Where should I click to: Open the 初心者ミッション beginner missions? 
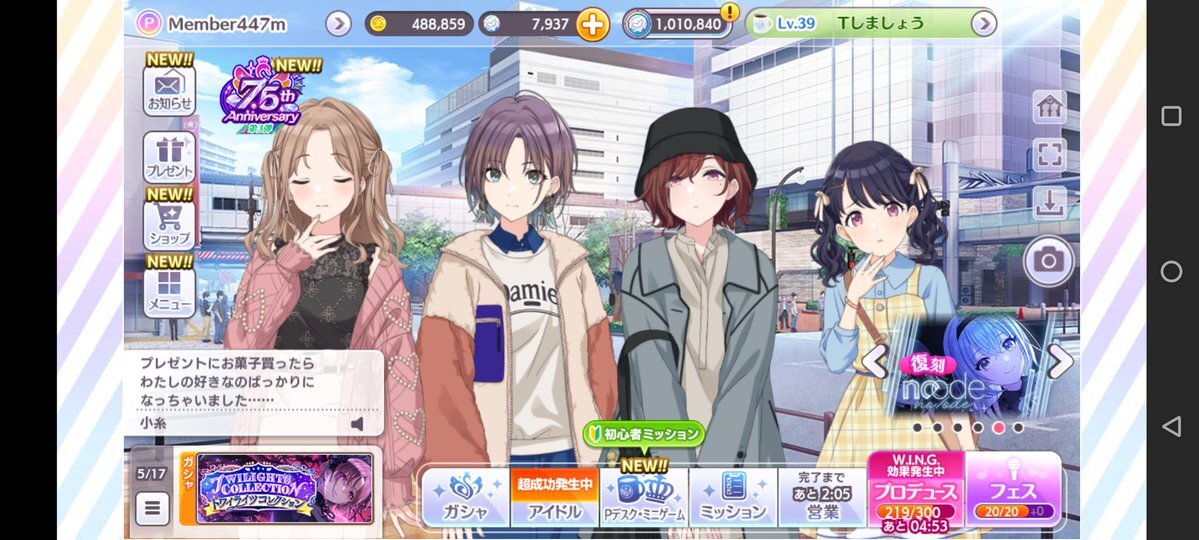pos(645,434)
